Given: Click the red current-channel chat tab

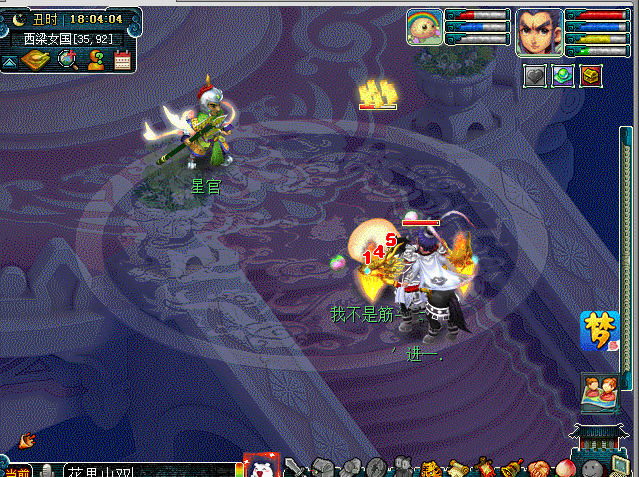Looking at the screenshot, I should tap(16, 471).
